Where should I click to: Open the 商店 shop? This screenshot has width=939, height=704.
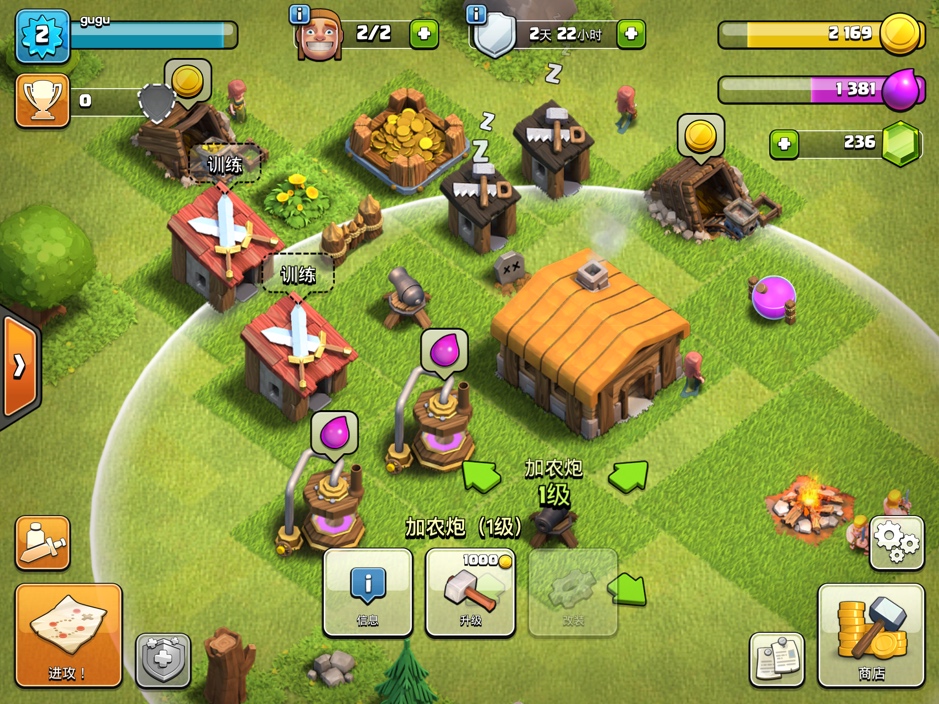871,635
